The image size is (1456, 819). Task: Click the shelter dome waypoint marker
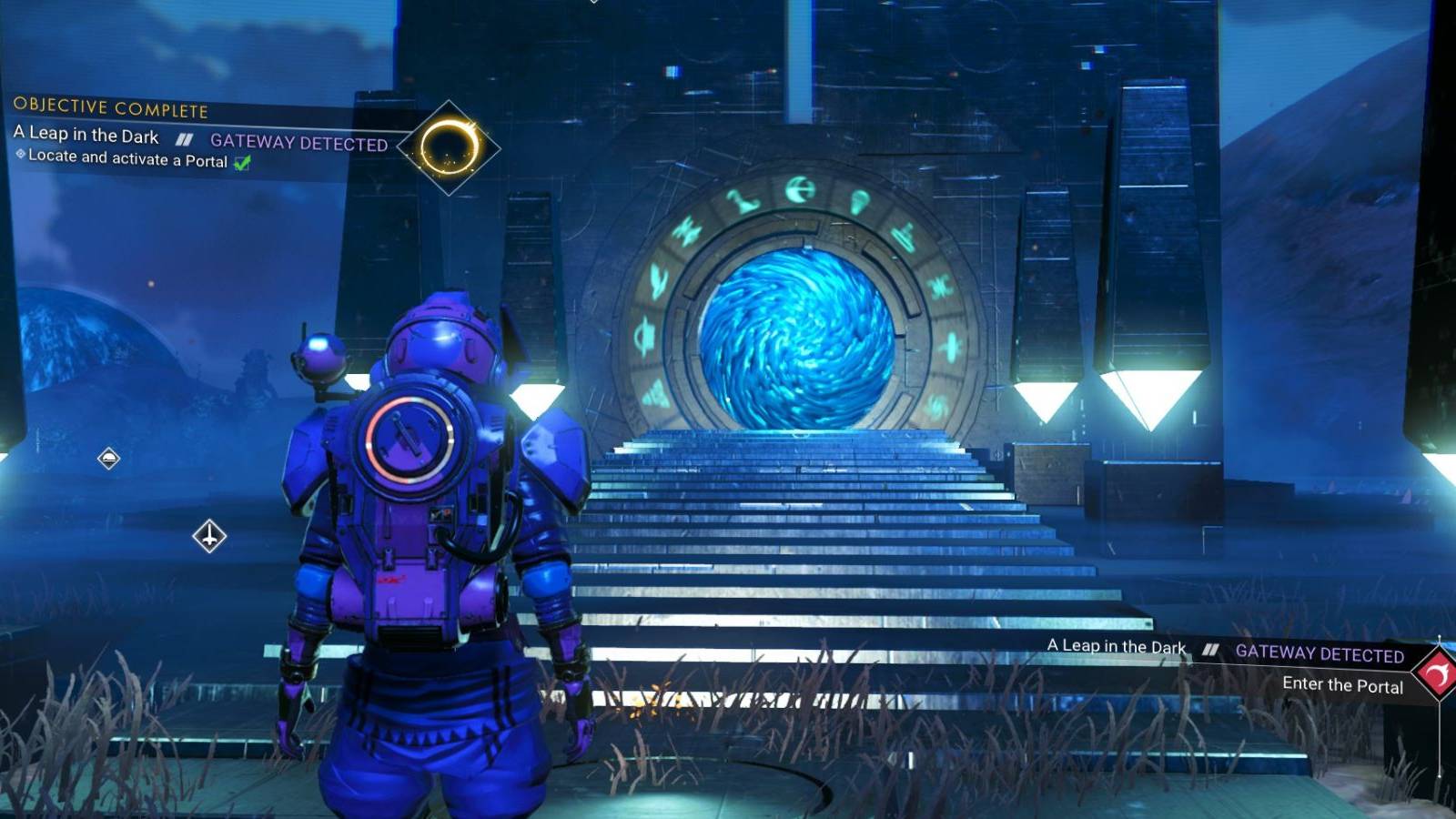[108, 458]
